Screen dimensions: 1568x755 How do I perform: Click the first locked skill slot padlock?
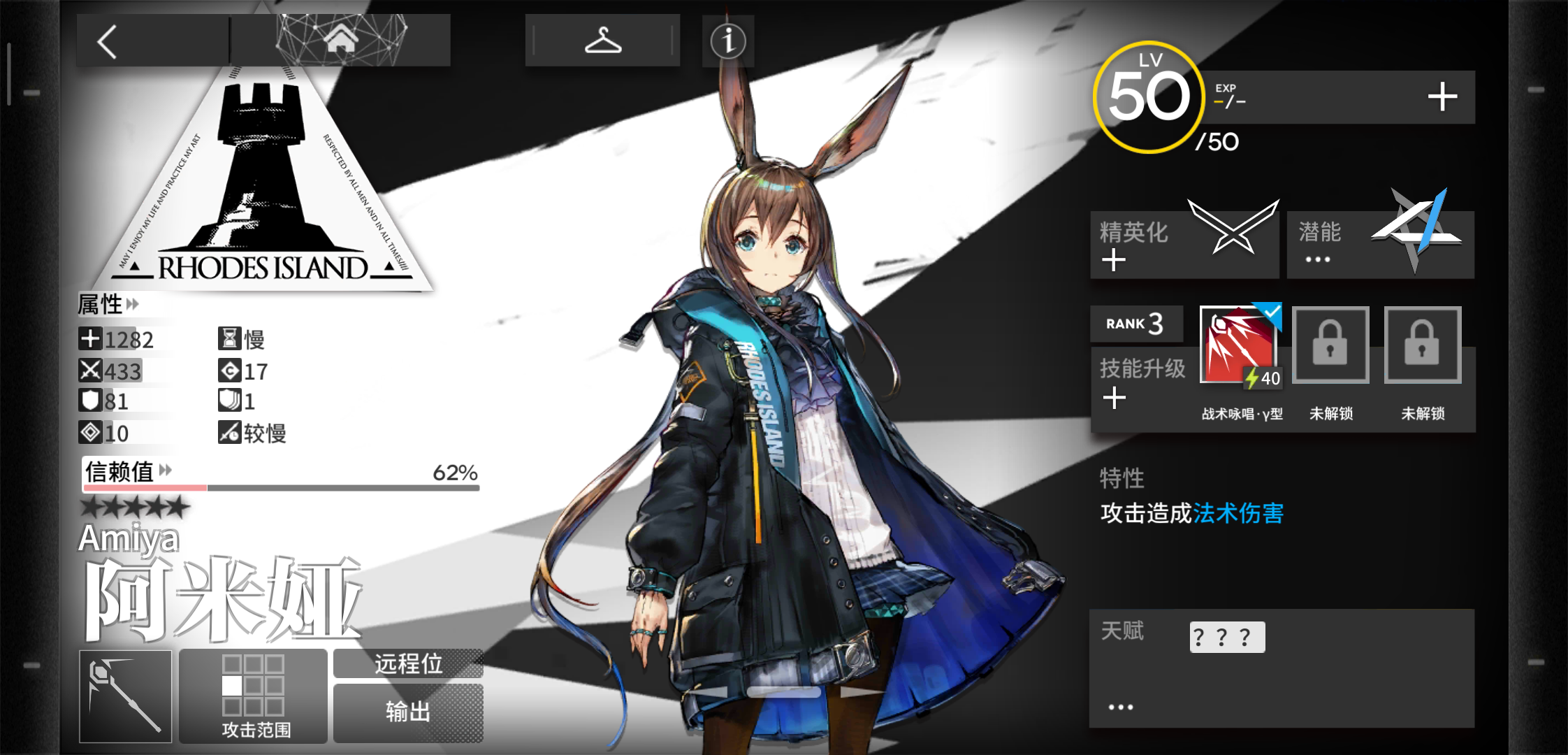coord(1330,345)
